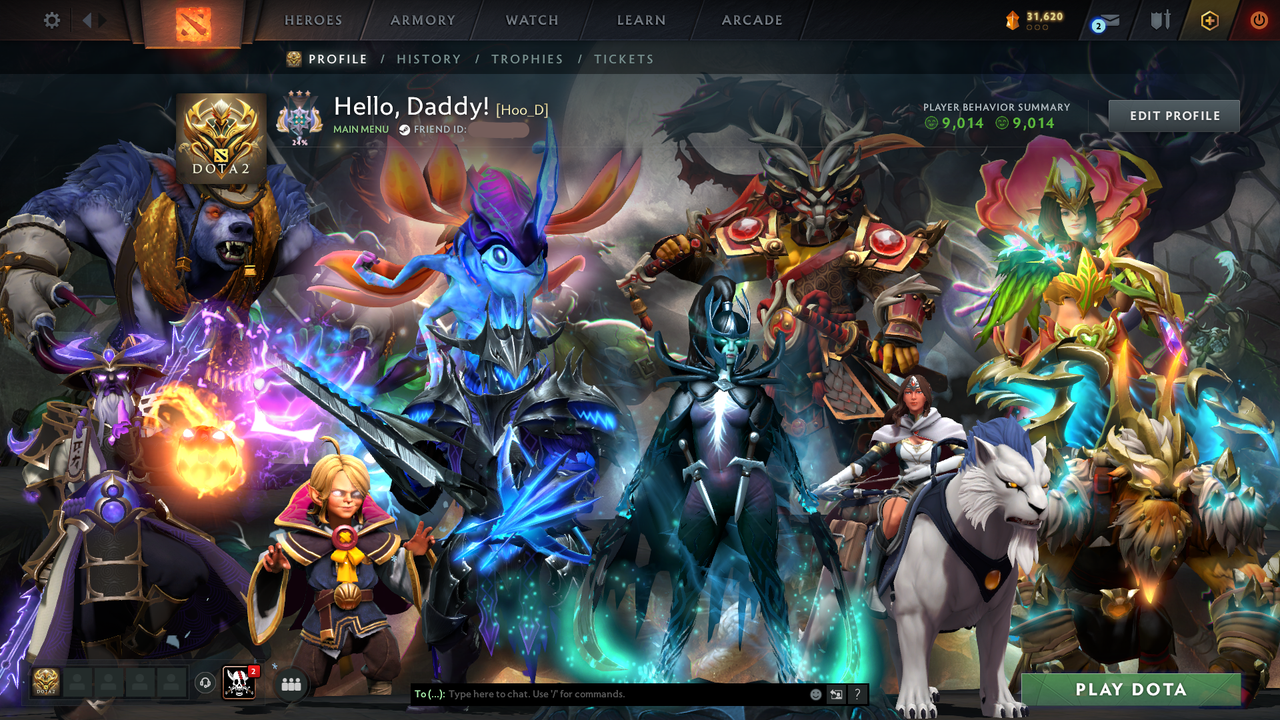The width and height of the screenshot is (1280, 720).
Task: Open the Guilds shield-and-sword icon
Action: (x=1160, y=18)
